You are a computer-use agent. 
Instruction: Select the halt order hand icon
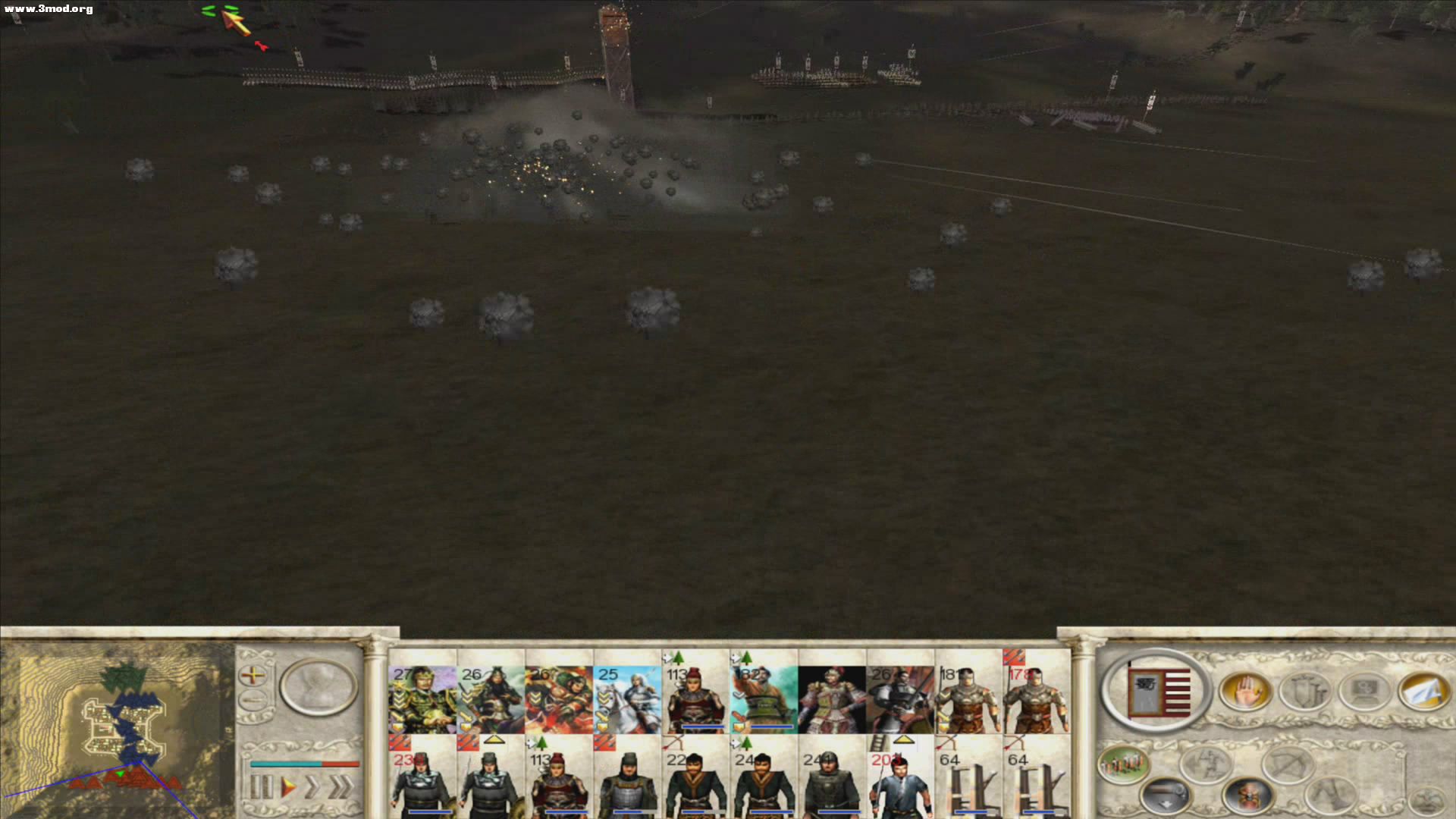pyautogui.click(x=1246, y=690)
